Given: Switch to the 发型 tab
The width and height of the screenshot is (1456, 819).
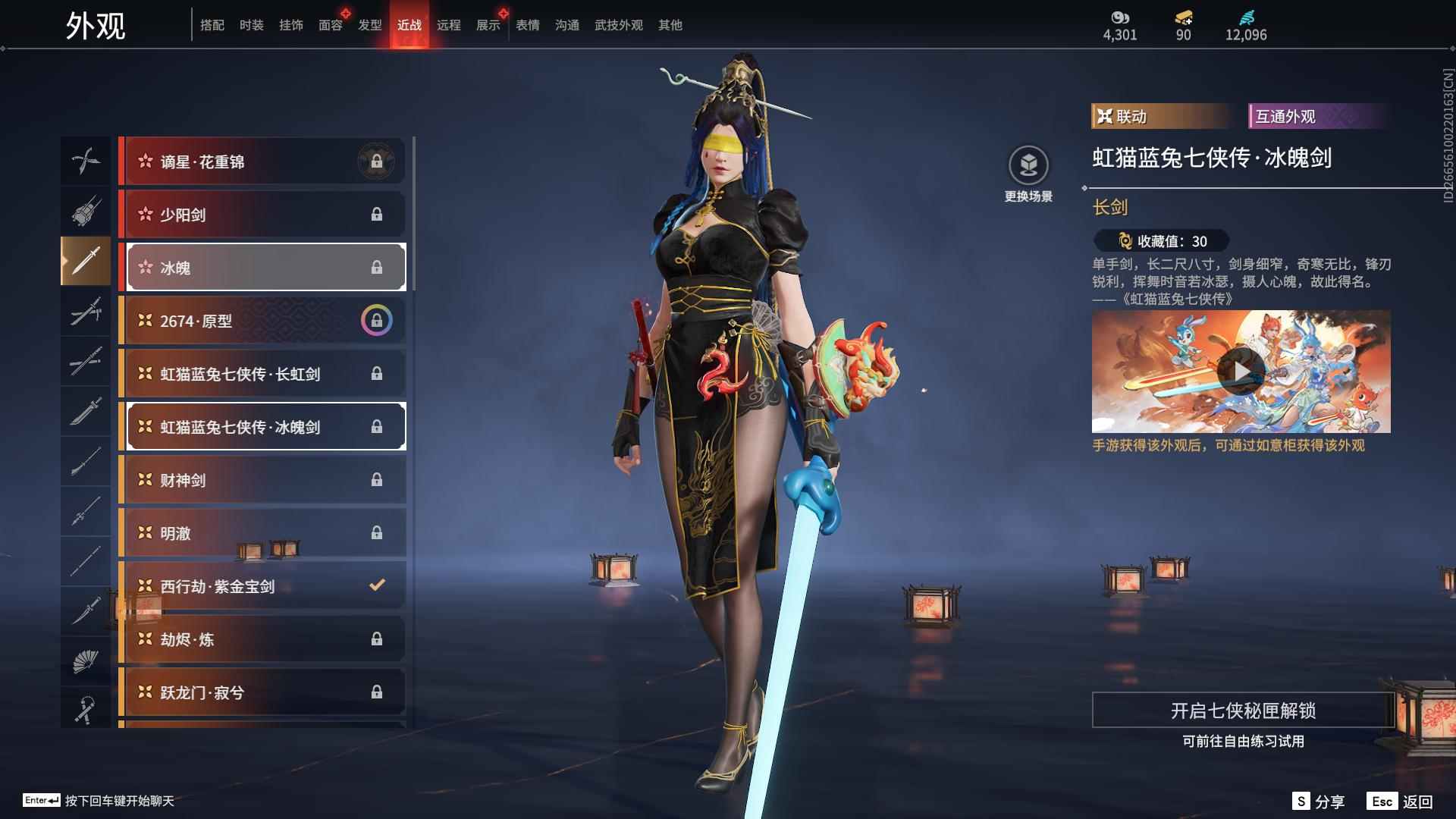Looking at the screenshot, I should point(369,25).
